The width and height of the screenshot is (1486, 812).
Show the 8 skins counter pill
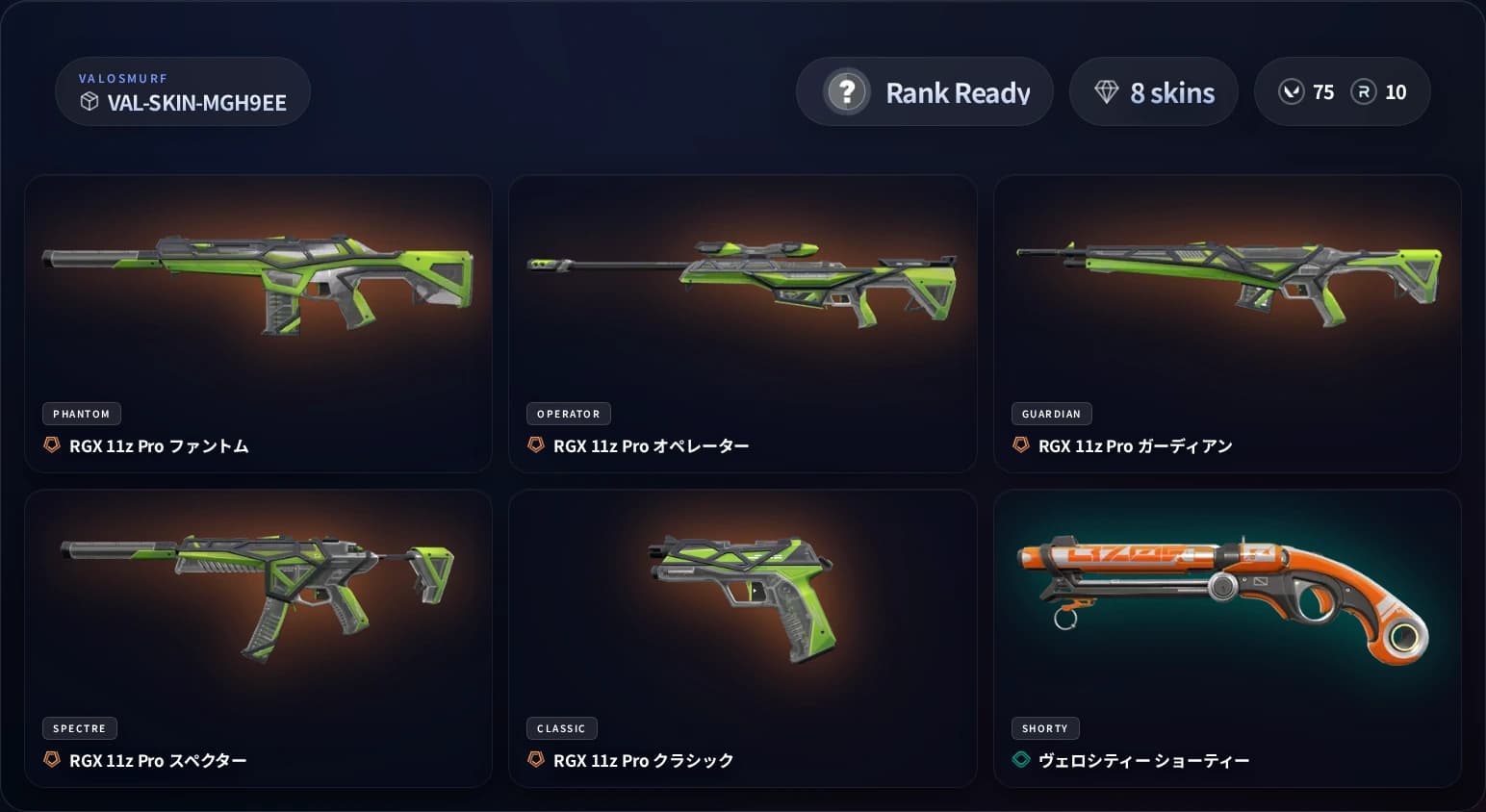(1153, 92)
